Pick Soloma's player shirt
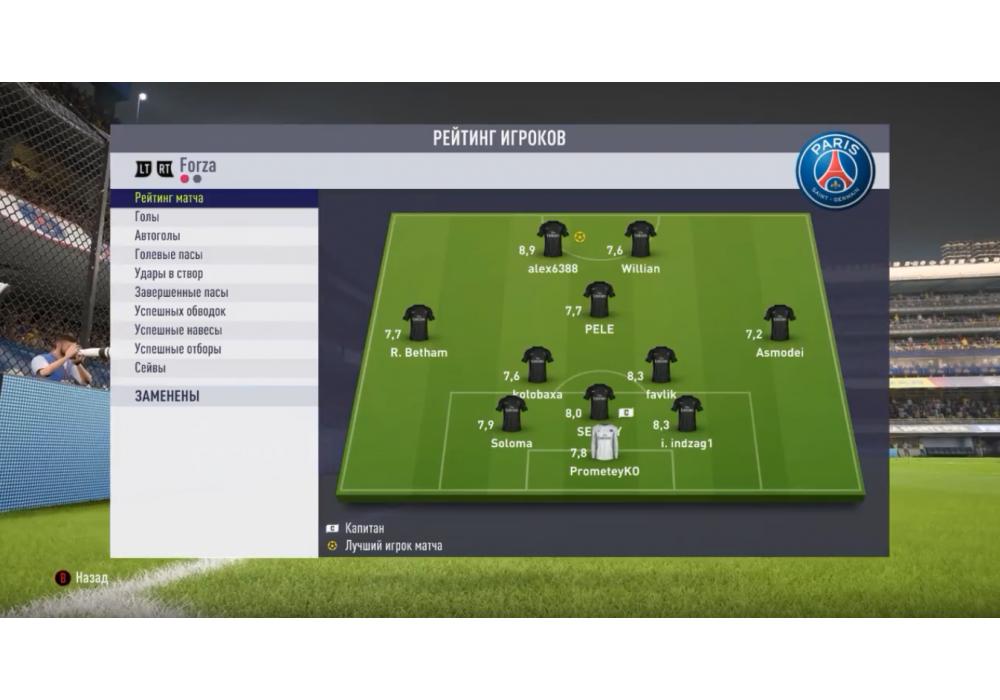 [x=511, y=415]
